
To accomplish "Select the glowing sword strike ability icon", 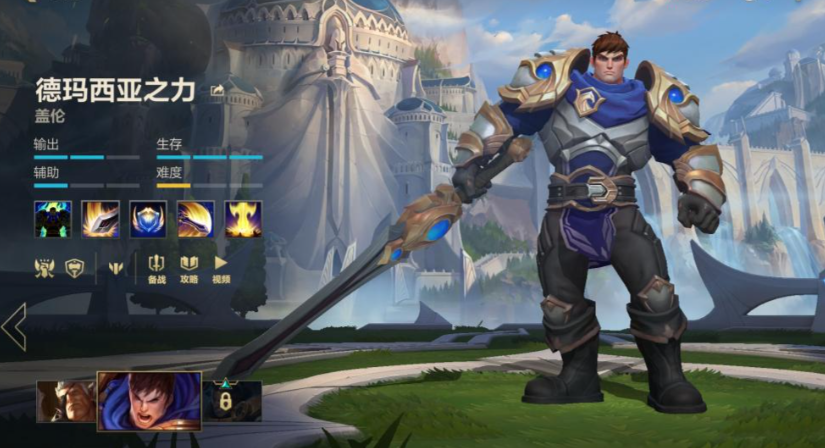I will coord(100,219).
